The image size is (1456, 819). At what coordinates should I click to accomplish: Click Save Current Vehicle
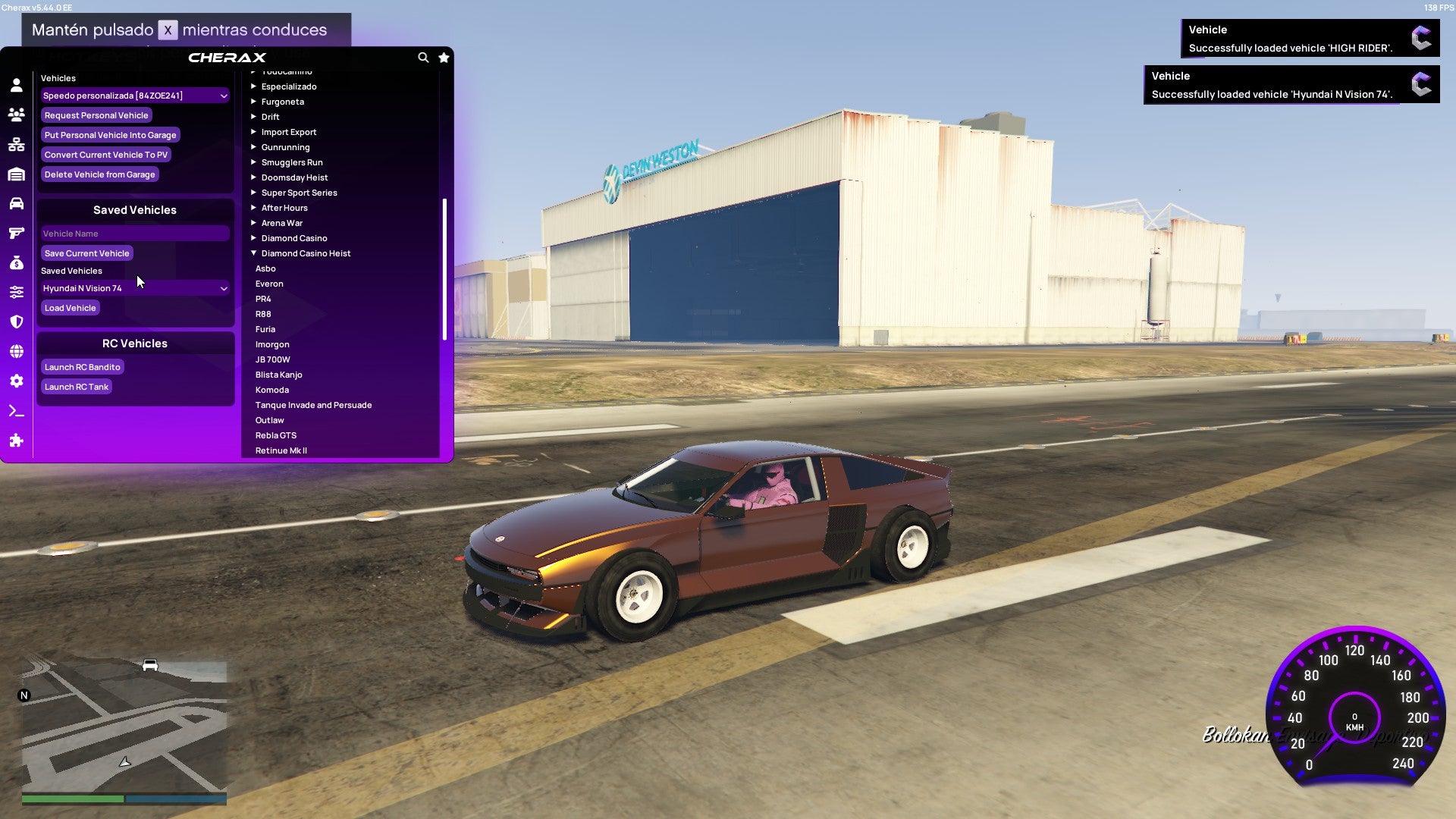point(86,253)
